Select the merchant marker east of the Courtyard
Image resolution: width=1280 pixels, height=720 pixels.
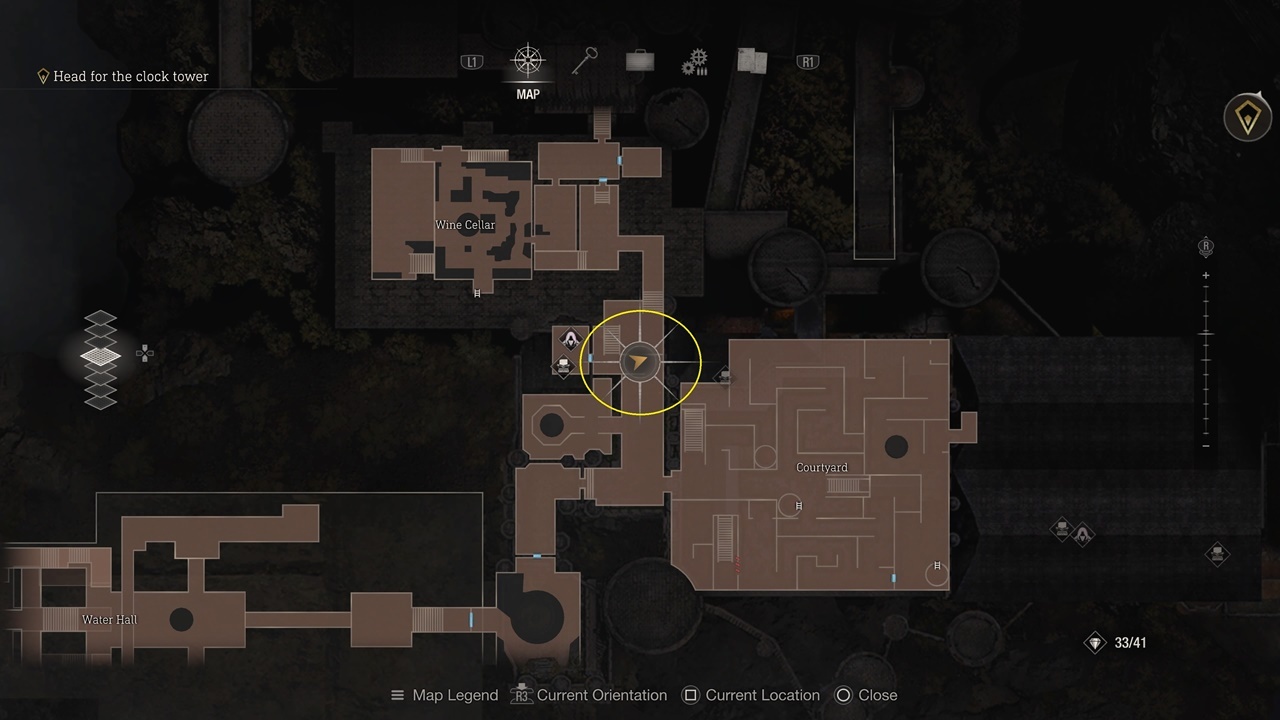1083,537
